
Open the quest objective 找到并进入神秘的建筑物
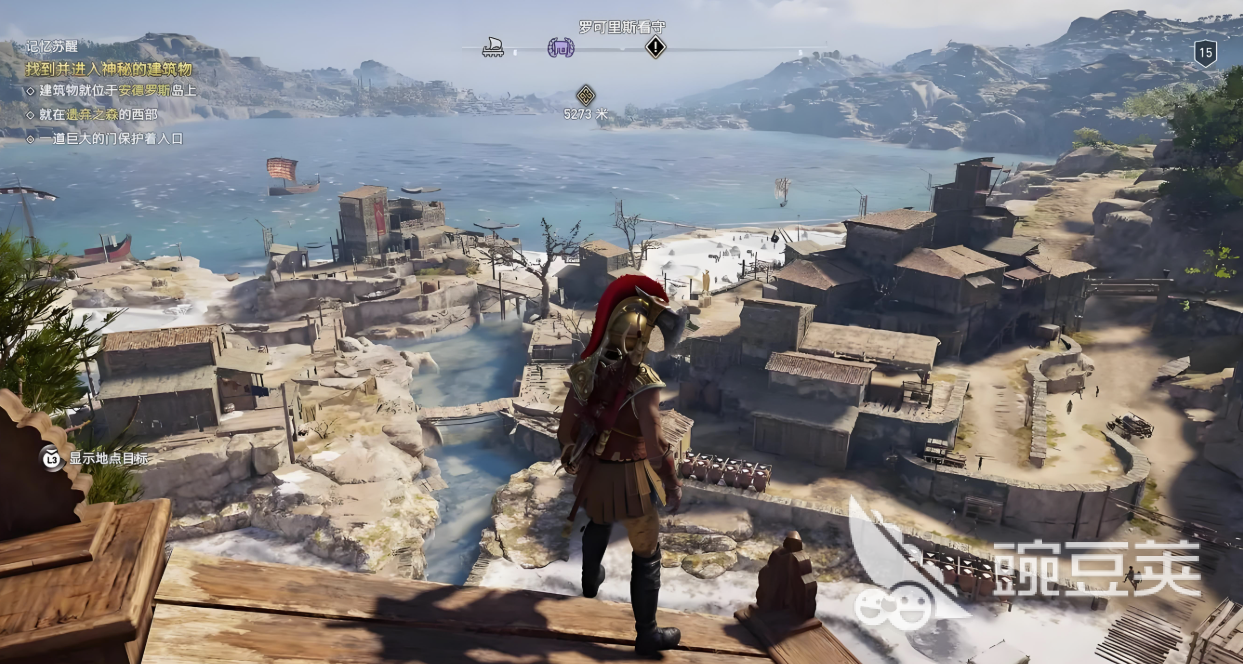111,69
